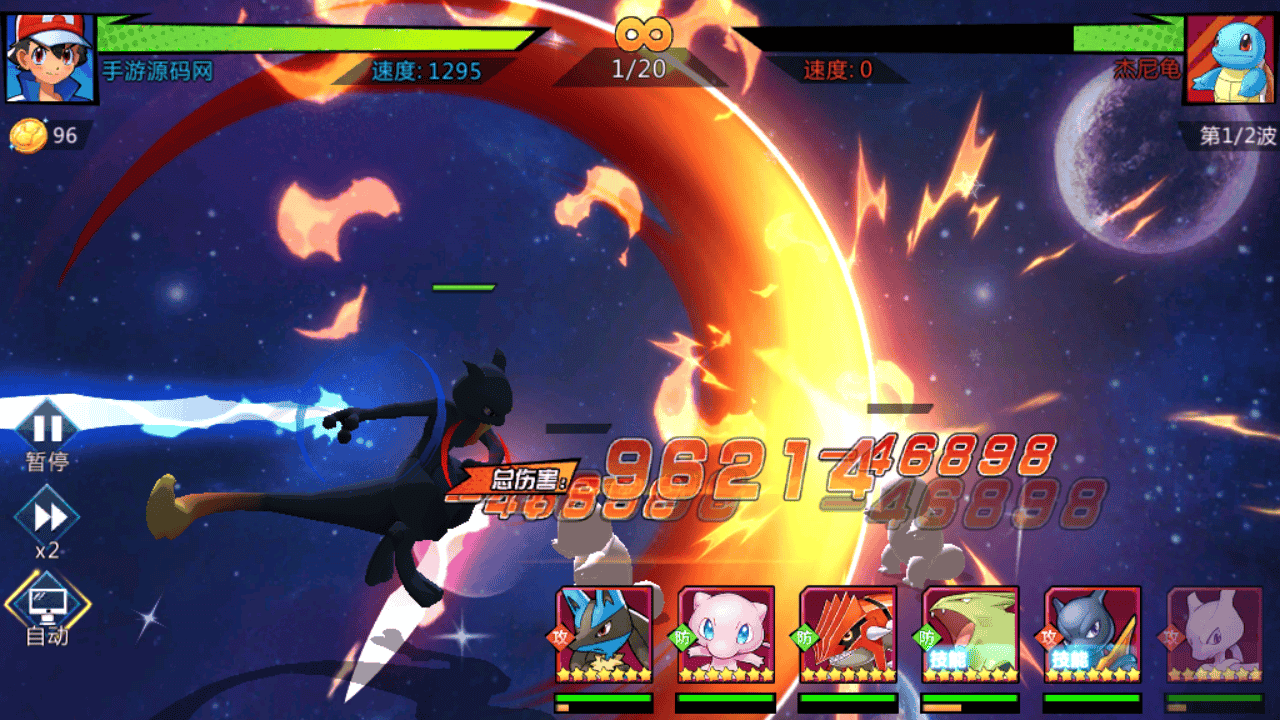Pause the battle with the 暂停 button

[x=47, y=430]
